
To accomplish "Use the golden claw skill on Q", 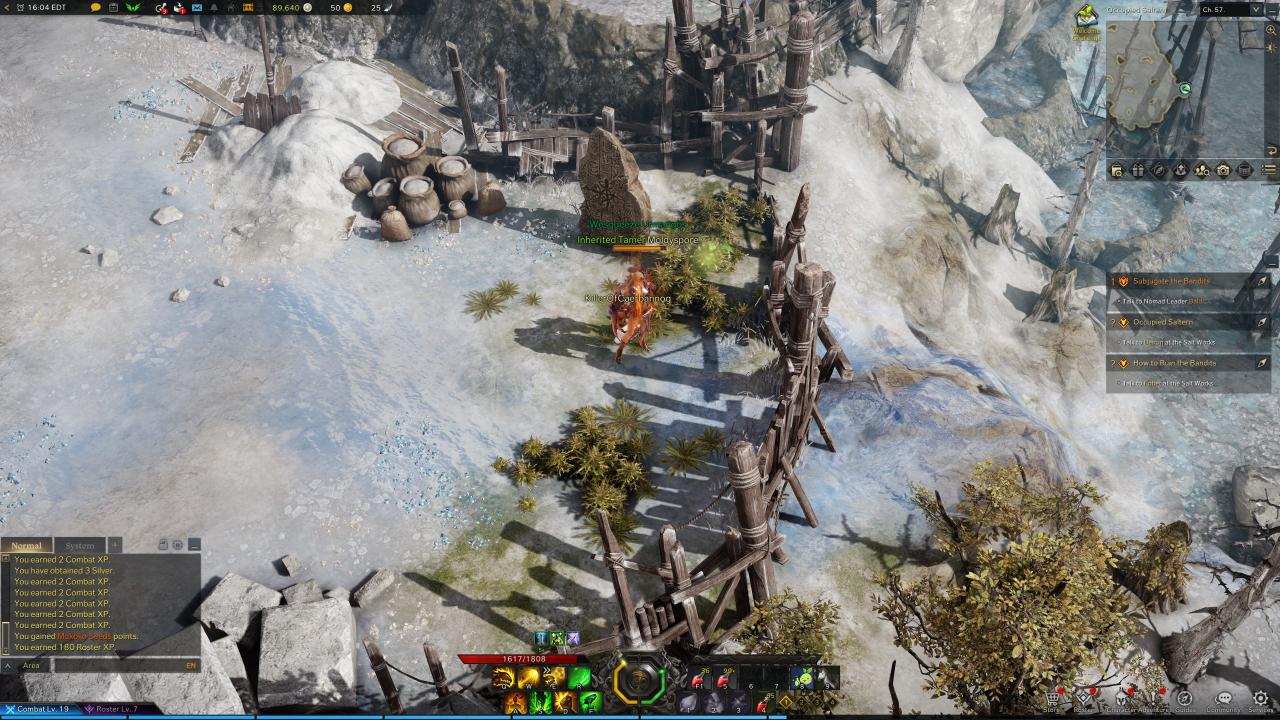I will 502,679.
